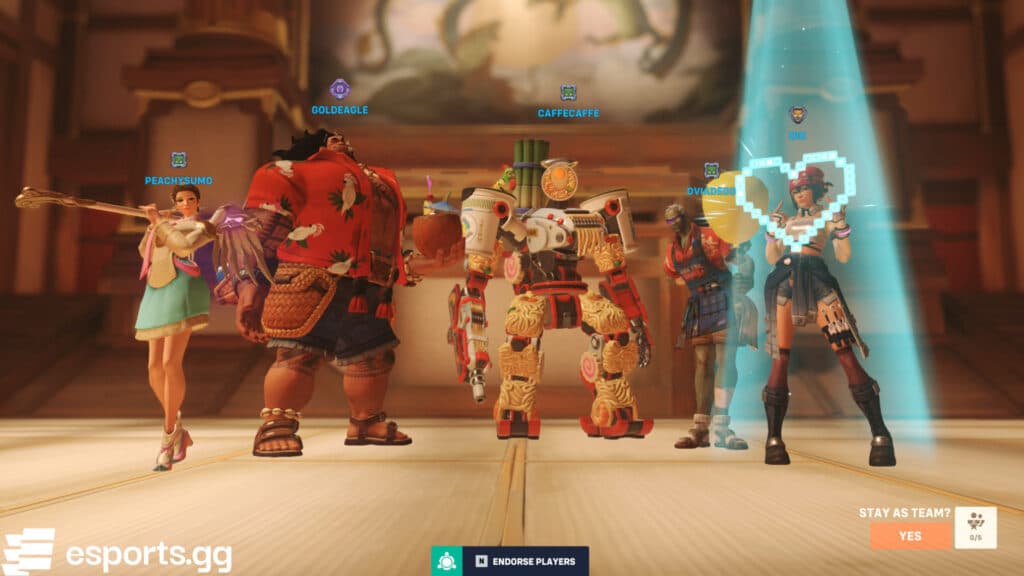
Task: Select the teal endorsement level icon
Action: coord(447,560)
